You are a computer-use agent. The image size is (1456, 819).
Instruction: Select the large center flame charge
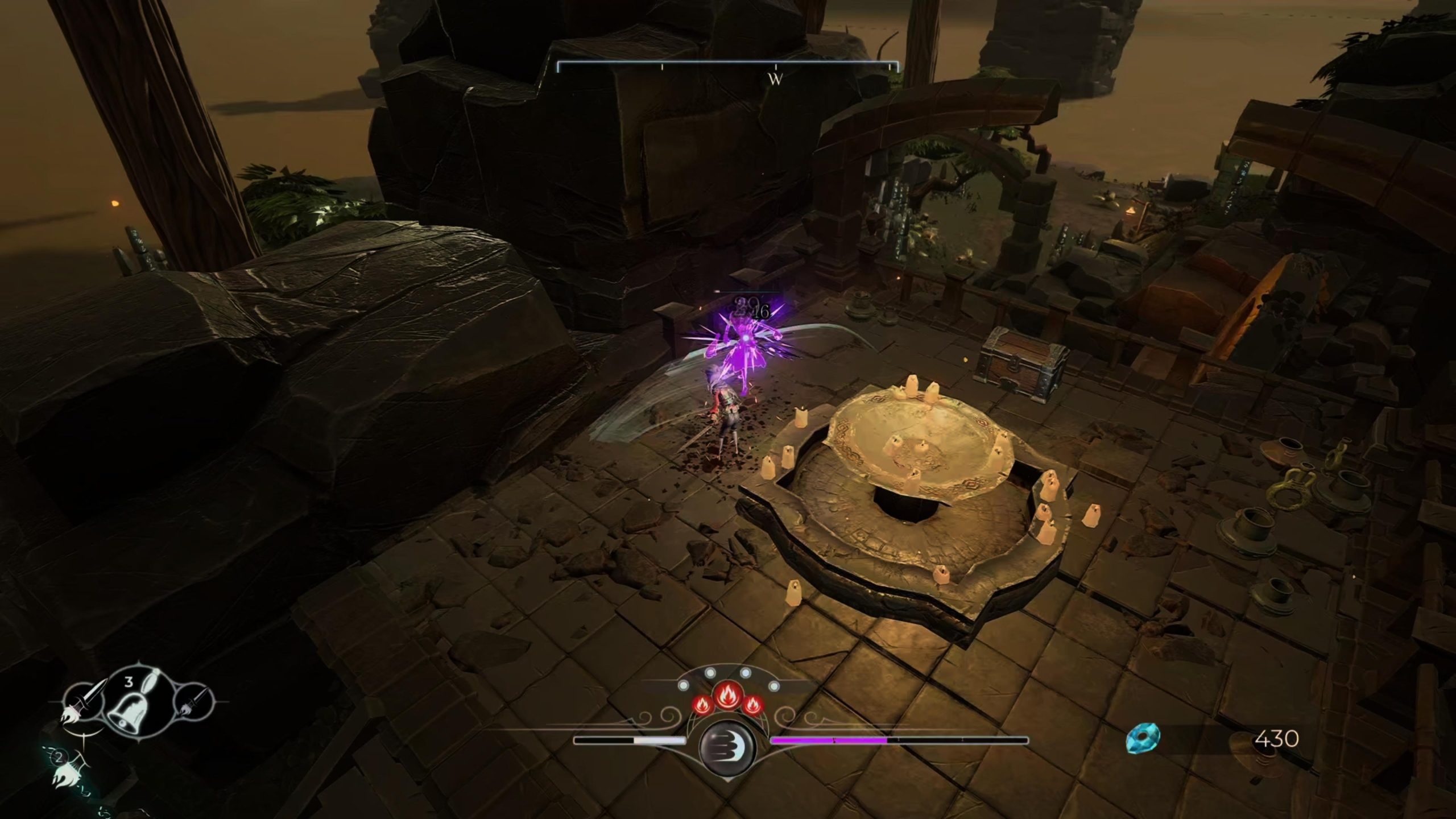click(x=727, y=695)
